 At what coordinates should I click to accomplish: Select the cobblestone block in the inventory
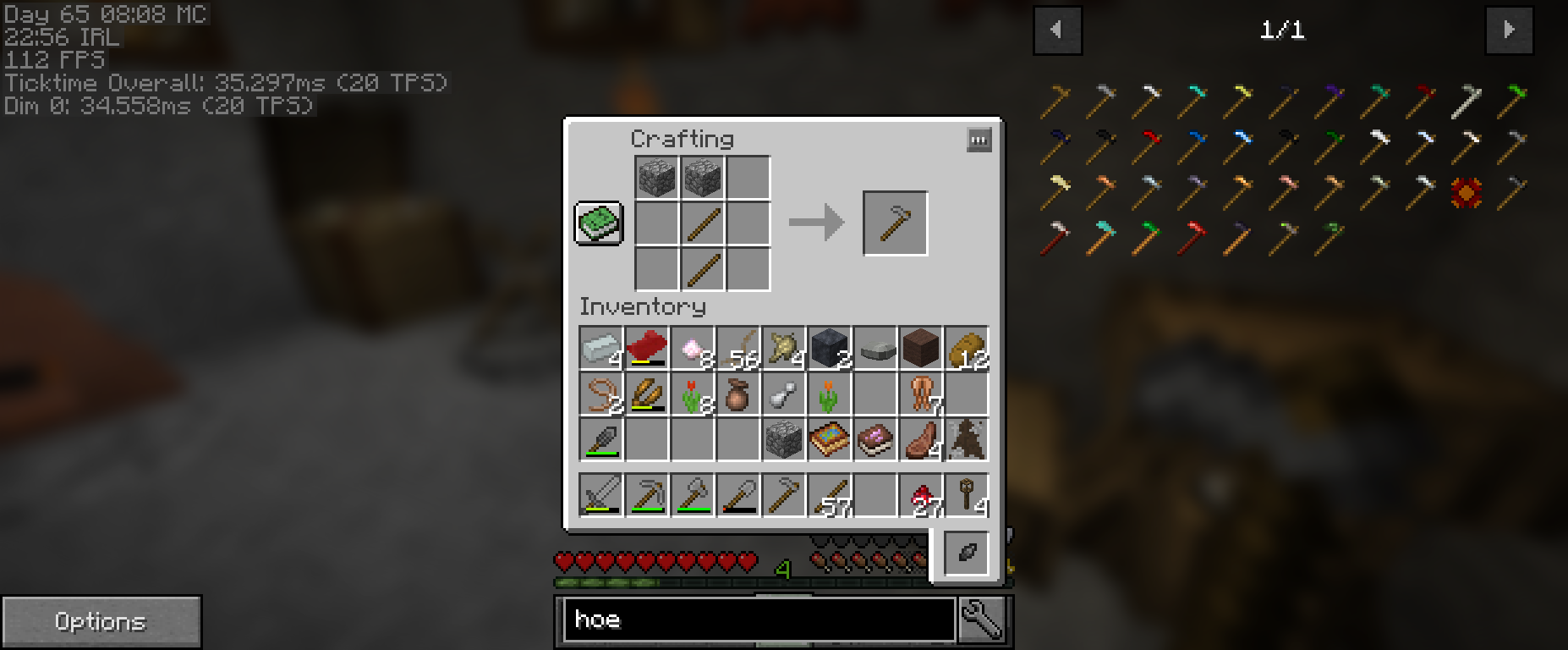click(x=783, y=439)
